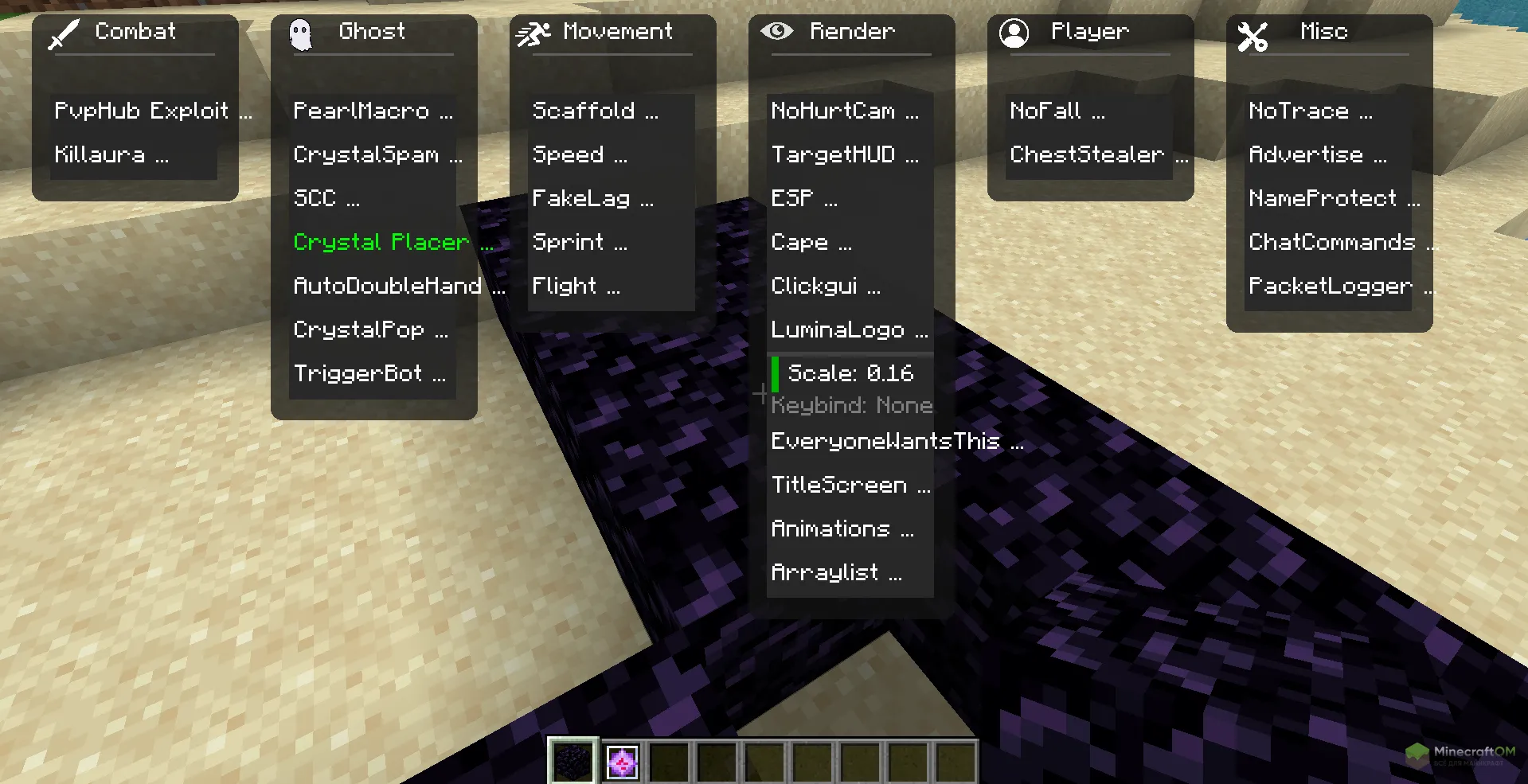1528x784 pixels.
Task: Enable the NoFall module
Action: [x=1056, y=111]
